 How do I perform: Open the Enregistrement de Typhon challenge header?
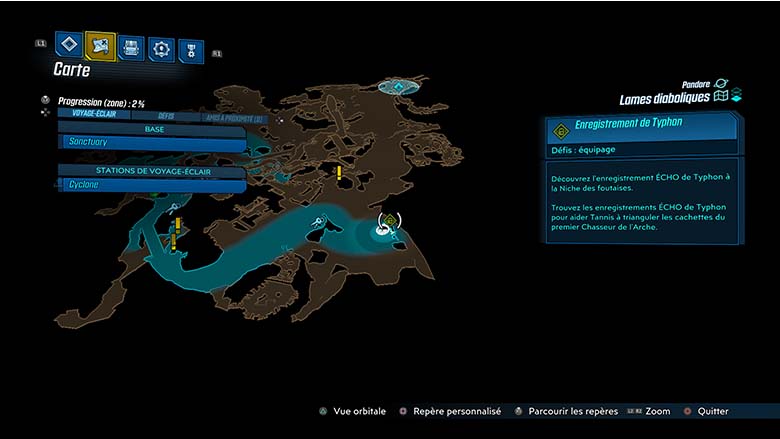tap(640, 127)
